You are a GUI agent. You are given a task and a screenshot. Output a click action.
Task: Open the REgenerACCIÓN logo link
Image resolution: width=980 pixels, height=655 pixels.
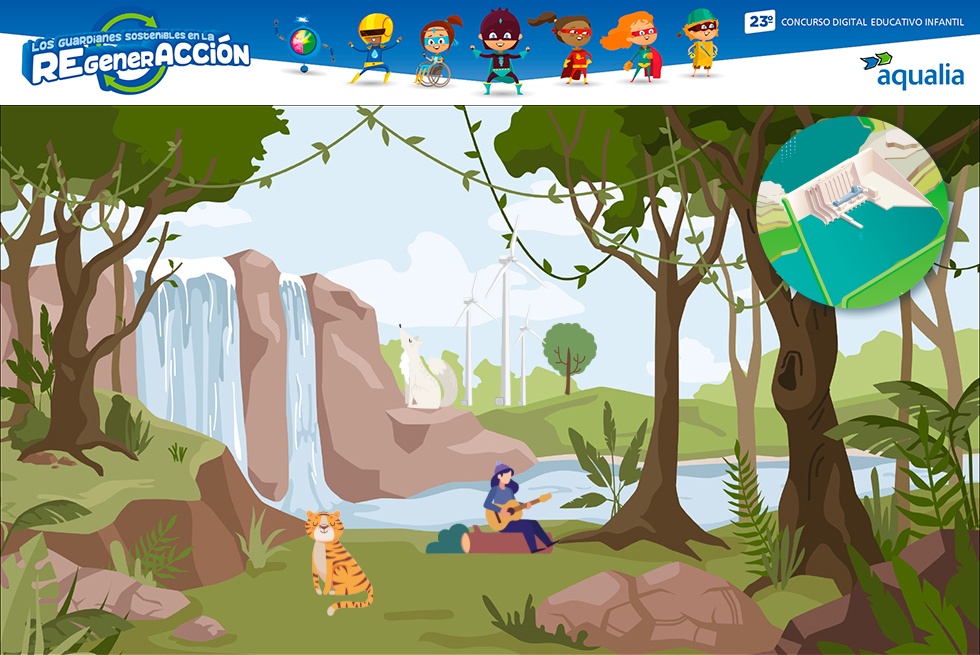(136, 54)
